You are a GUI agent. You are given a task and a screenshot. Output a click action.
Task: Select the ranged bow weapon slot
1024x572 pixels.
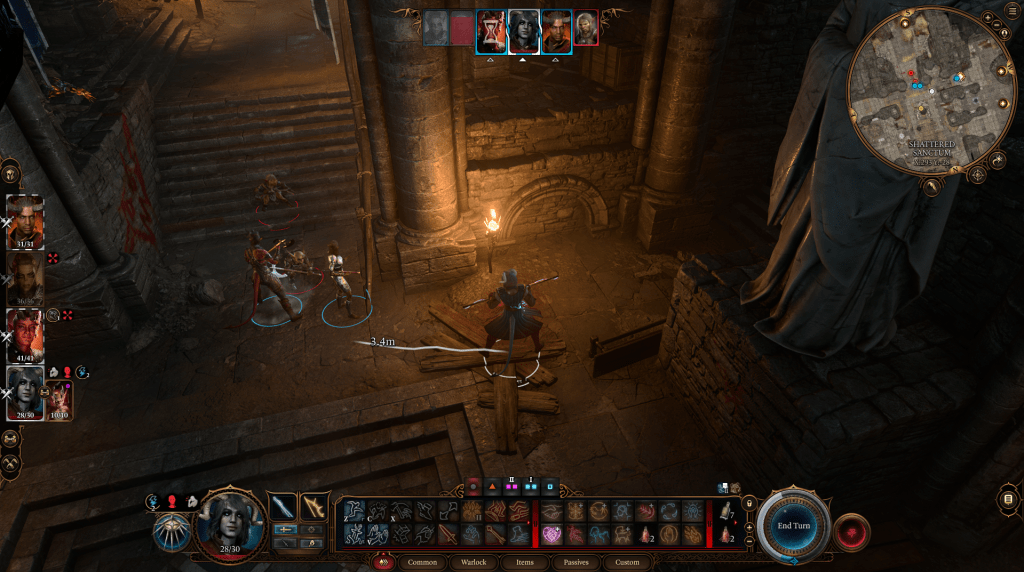point(315,507)
